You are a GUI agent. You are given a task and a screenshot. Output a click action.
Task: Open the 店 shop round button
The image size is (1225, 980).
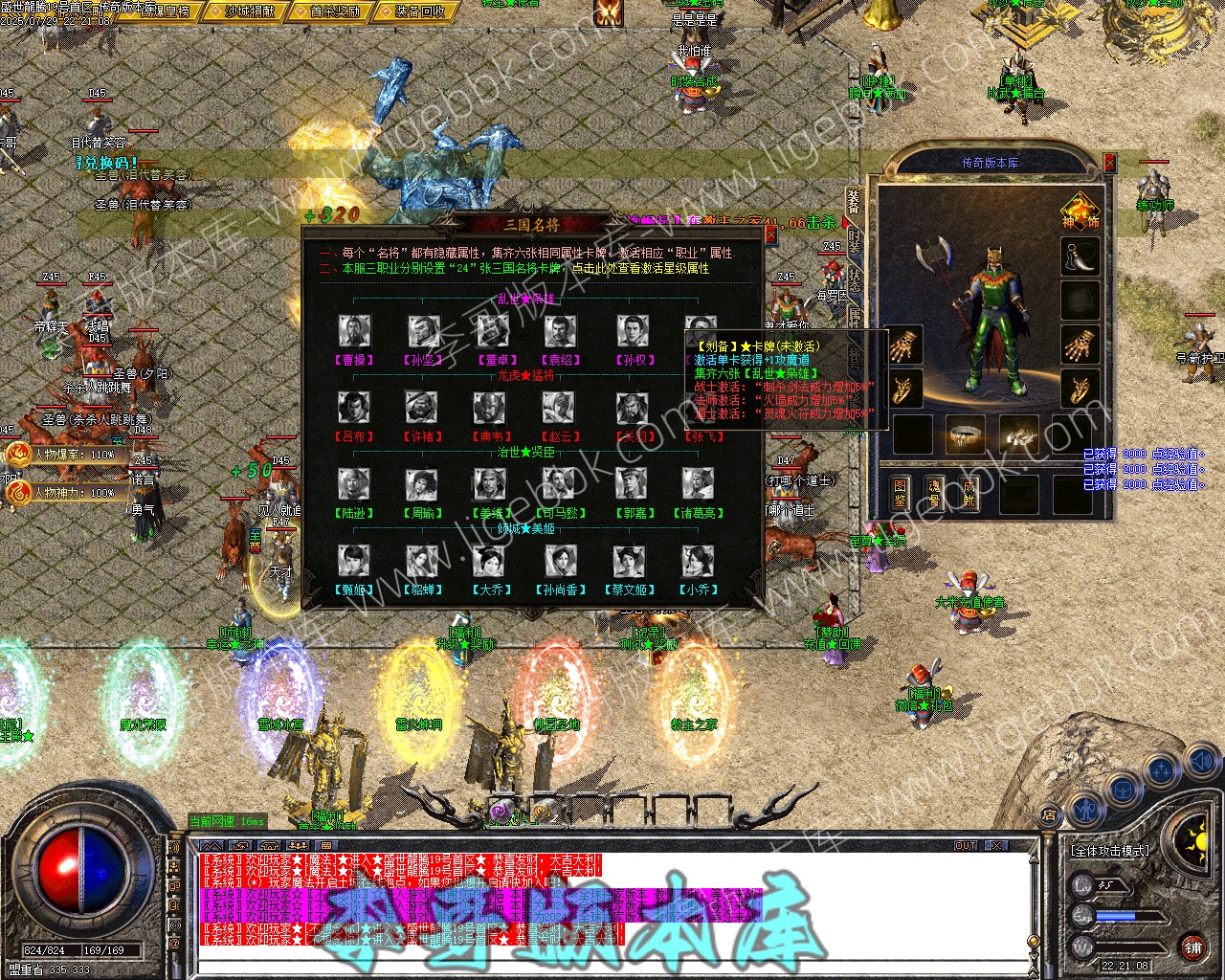click(1049, 815)
